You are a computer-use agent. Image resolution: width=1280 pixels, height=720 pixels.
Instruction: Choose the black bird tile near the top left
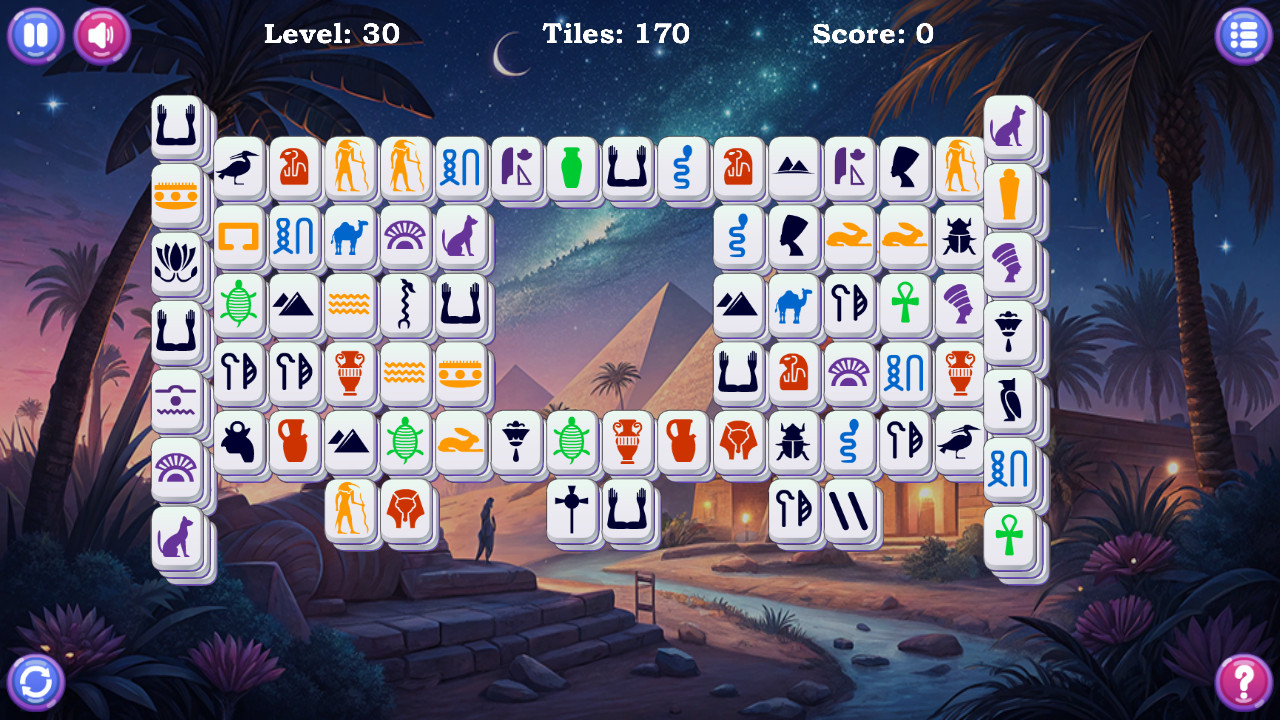(238, 169)
